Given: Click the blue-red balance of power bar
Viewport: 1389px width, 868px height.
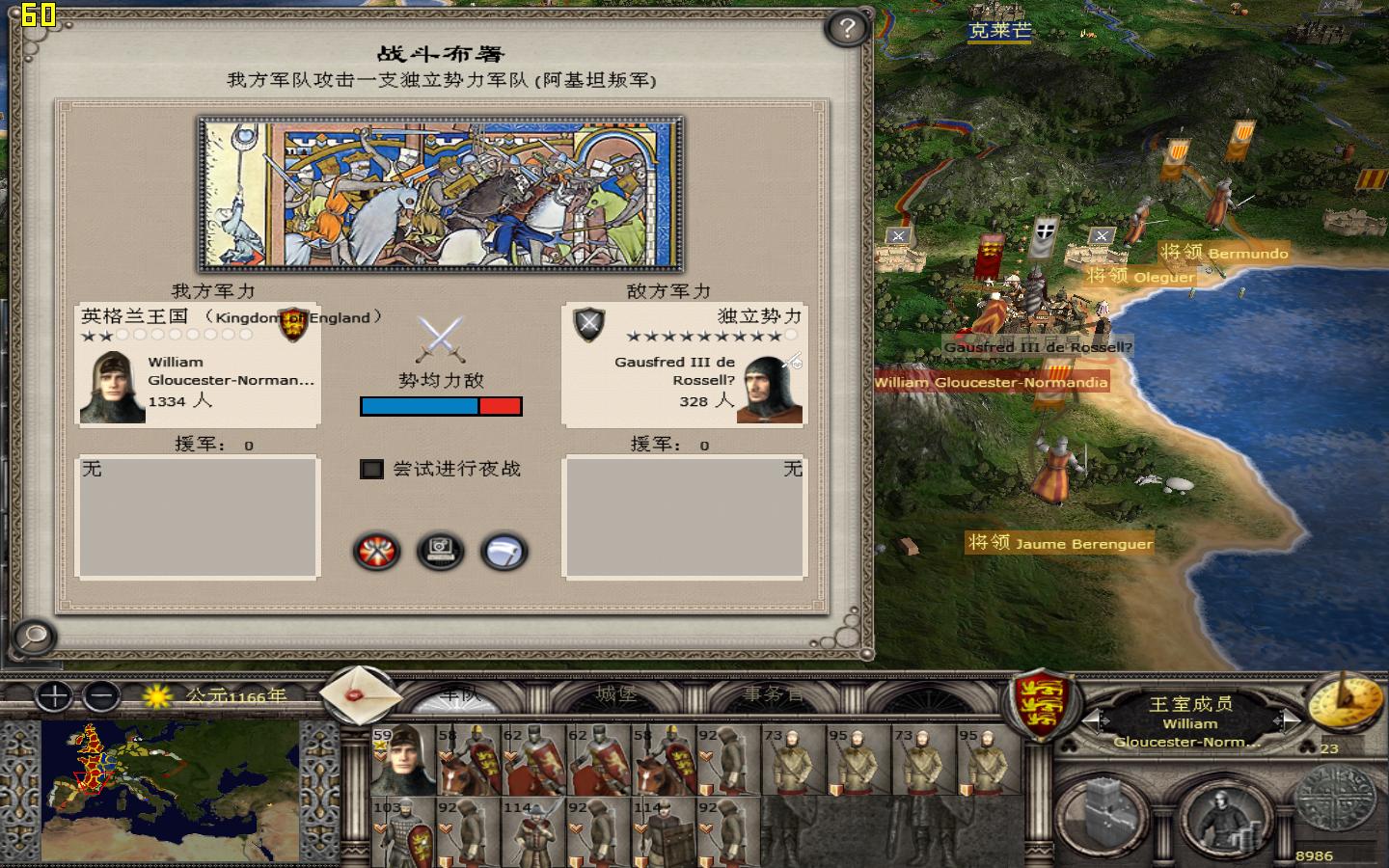Looking at the screenshot, I should 440,407.
